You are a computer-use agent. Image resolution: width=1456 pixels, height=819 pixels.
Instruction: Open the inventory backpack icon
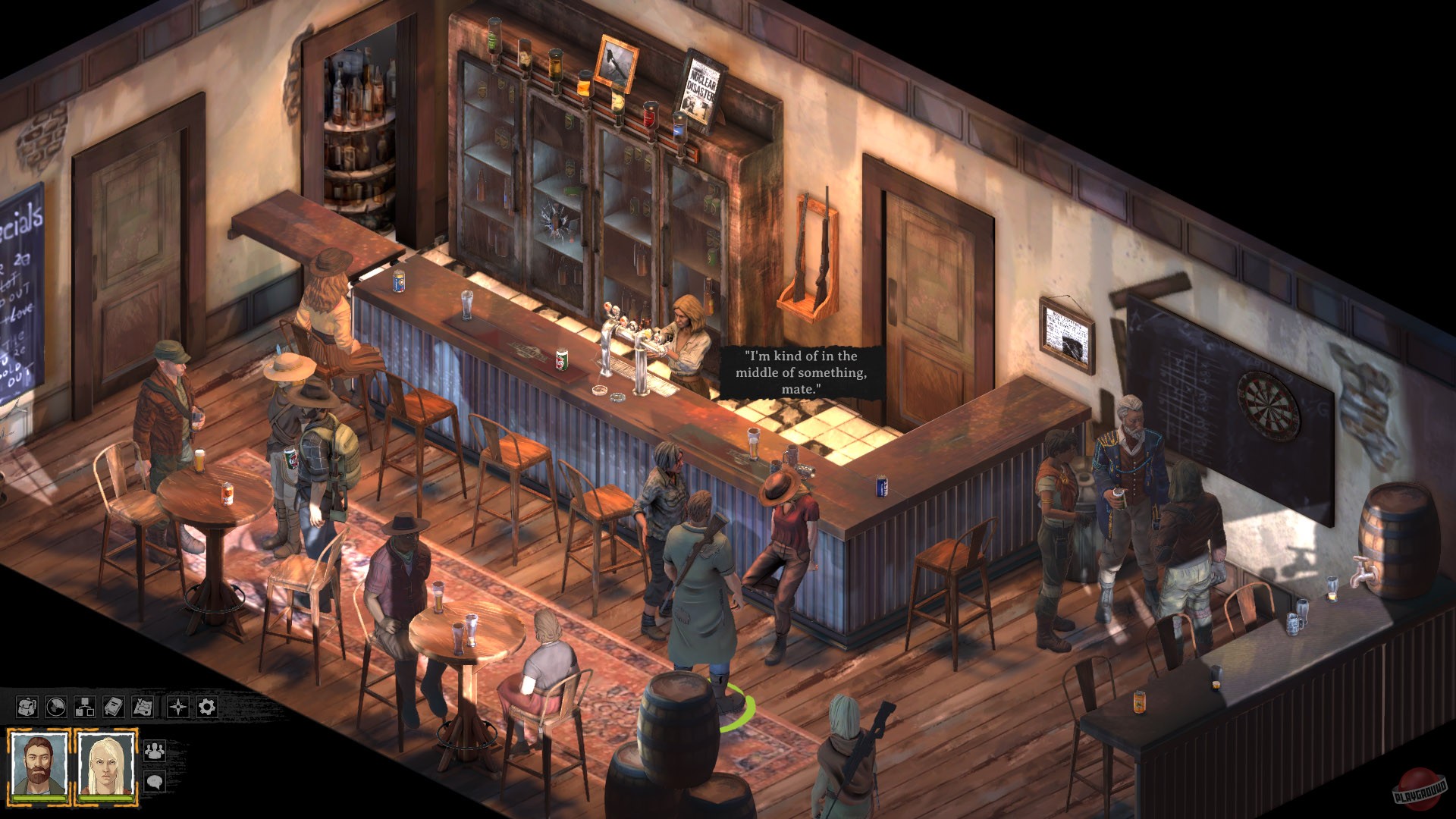click(27, 706)
